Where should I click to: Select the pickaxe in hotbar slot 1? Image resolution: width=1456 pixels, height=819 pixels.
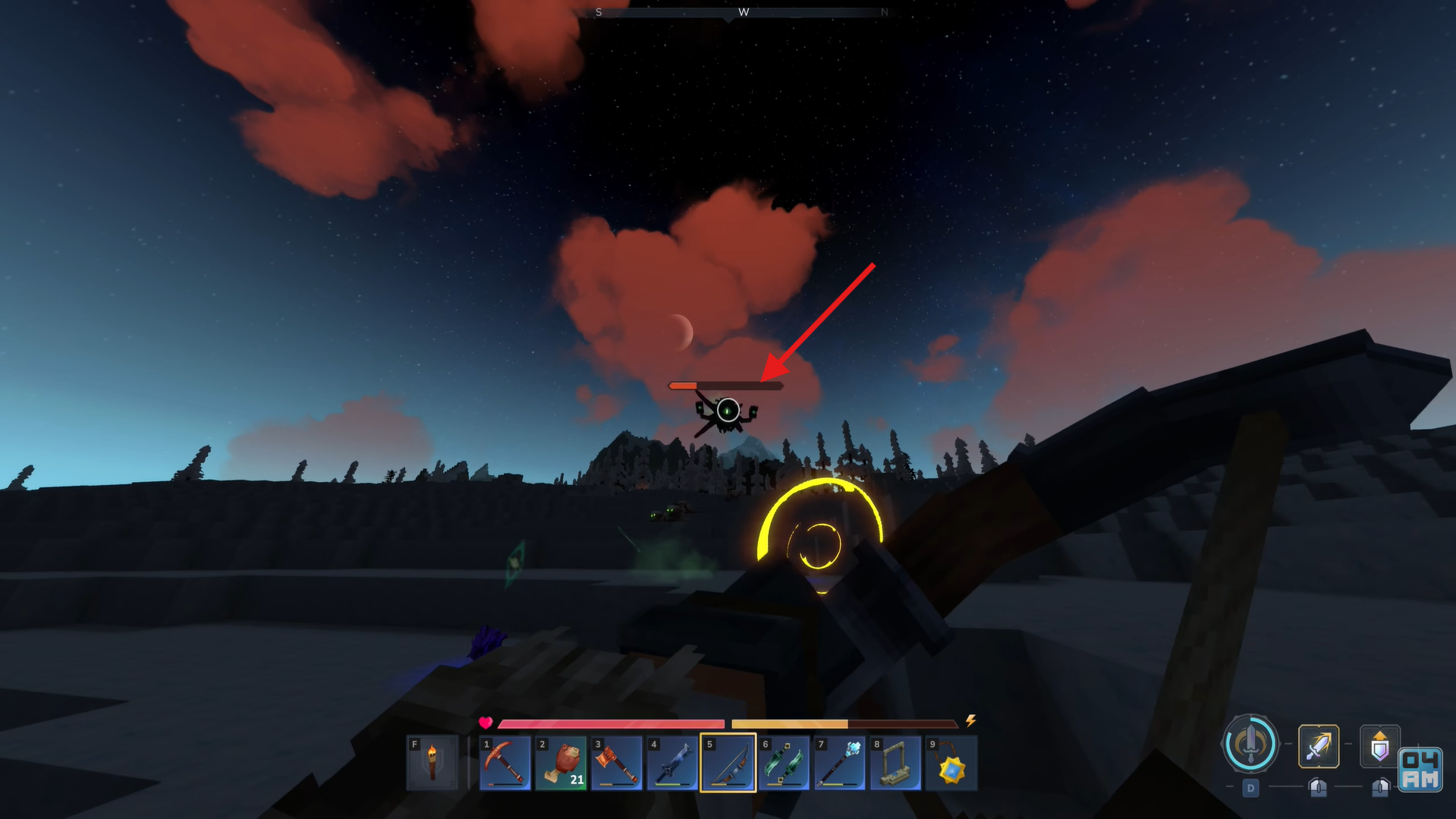tap(505, 763)
